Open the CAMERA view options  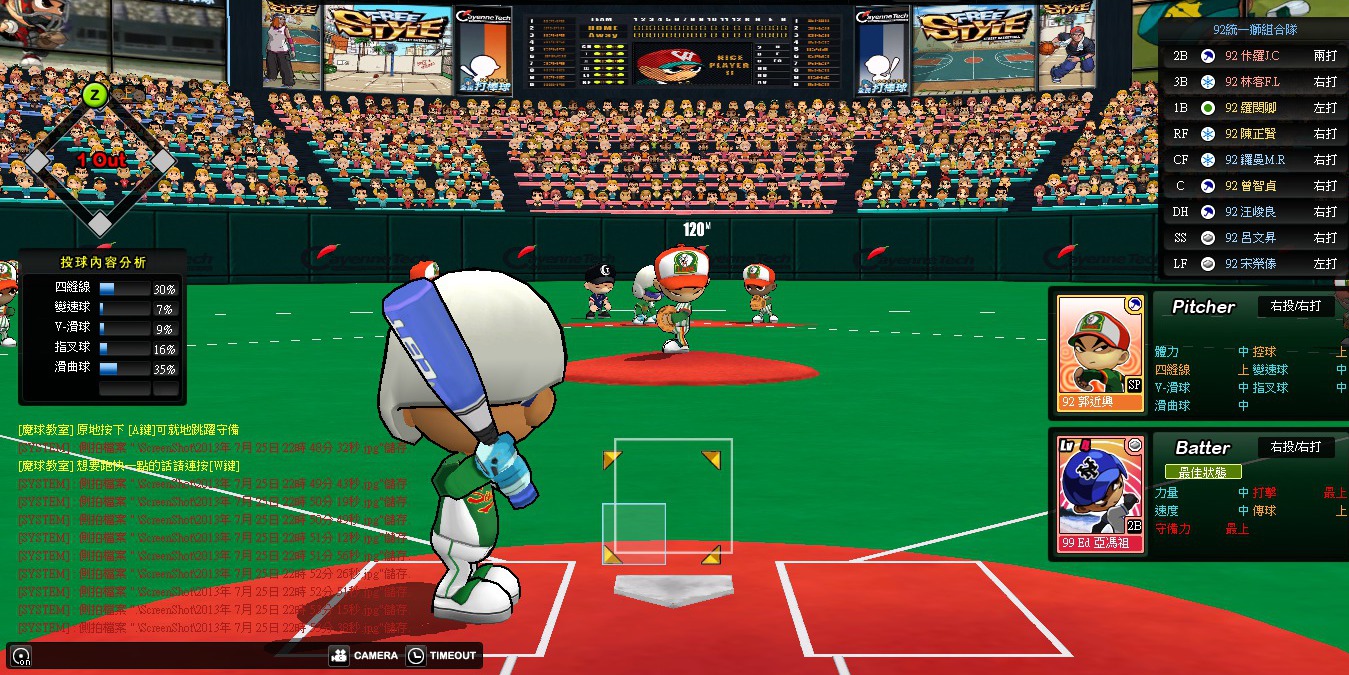350,656
